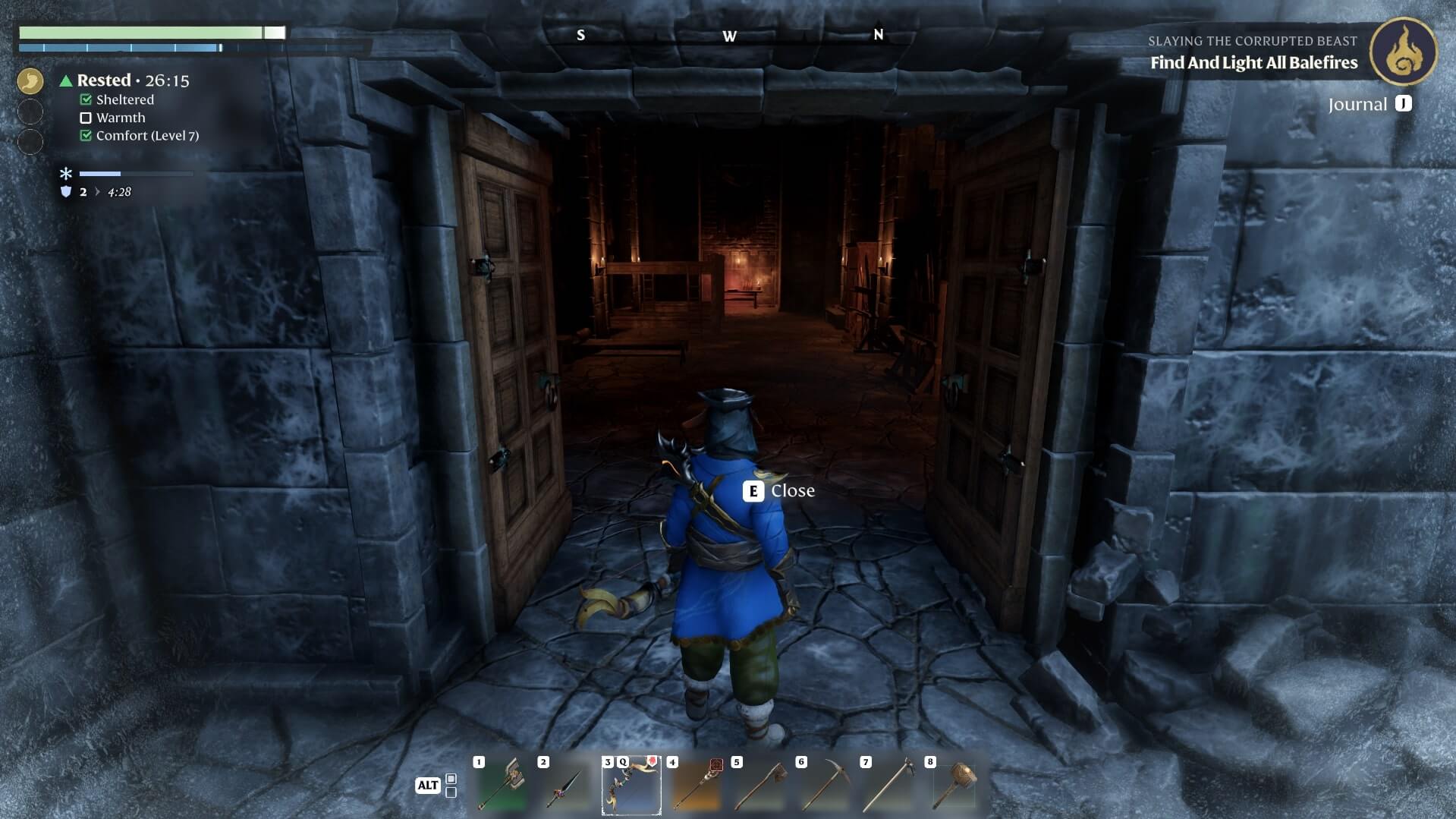Viewport: 1456px width, 819px height.
Task: Equip the dagger in hotbar slot 2
Action: click(565, 786)
